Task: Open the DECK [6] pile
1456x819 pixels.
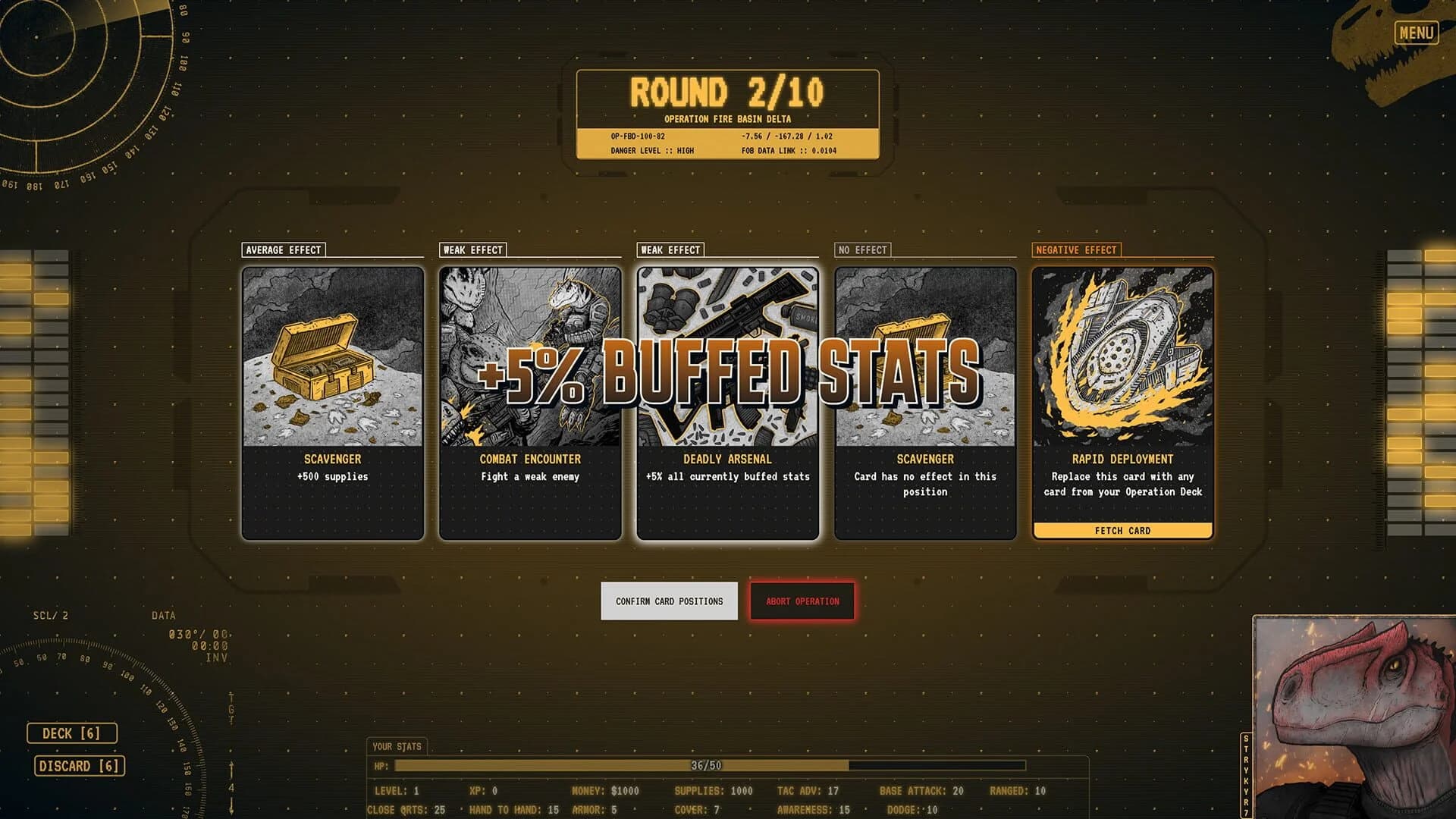Action: [72, 733]
